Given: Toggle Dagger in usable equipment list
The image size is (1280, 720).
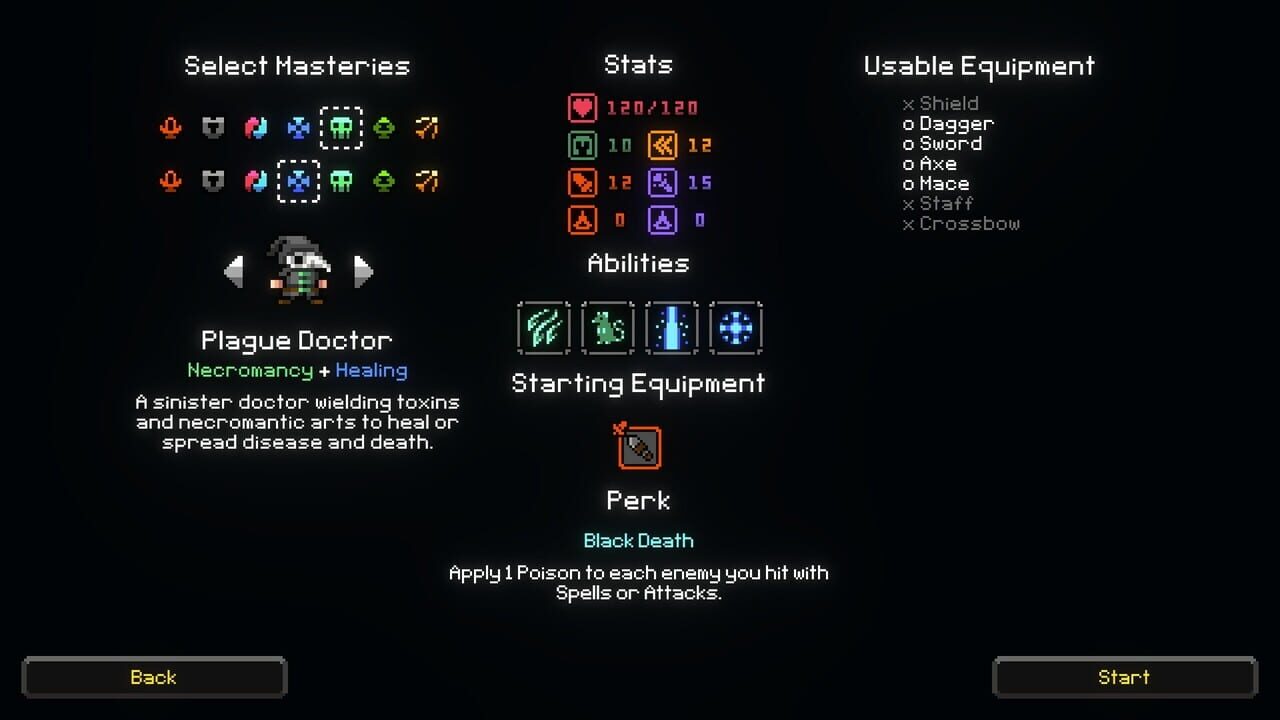Looking at the screenshot, I should (950, 123).
